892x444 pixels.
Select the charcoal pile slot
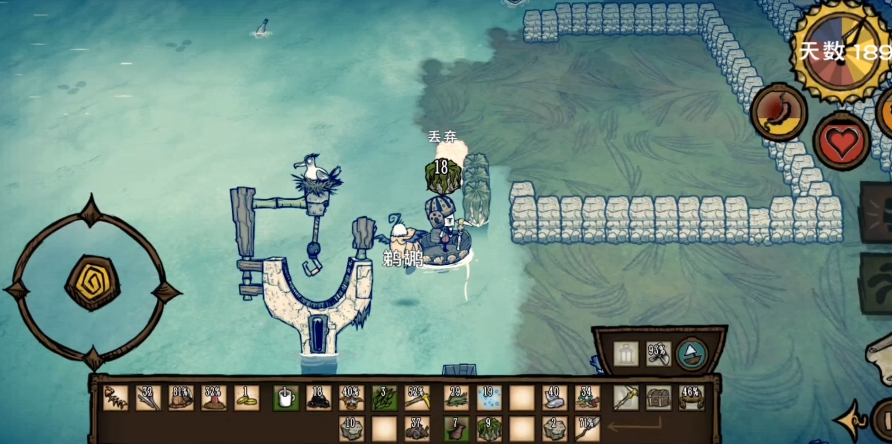tap(319, 398)
